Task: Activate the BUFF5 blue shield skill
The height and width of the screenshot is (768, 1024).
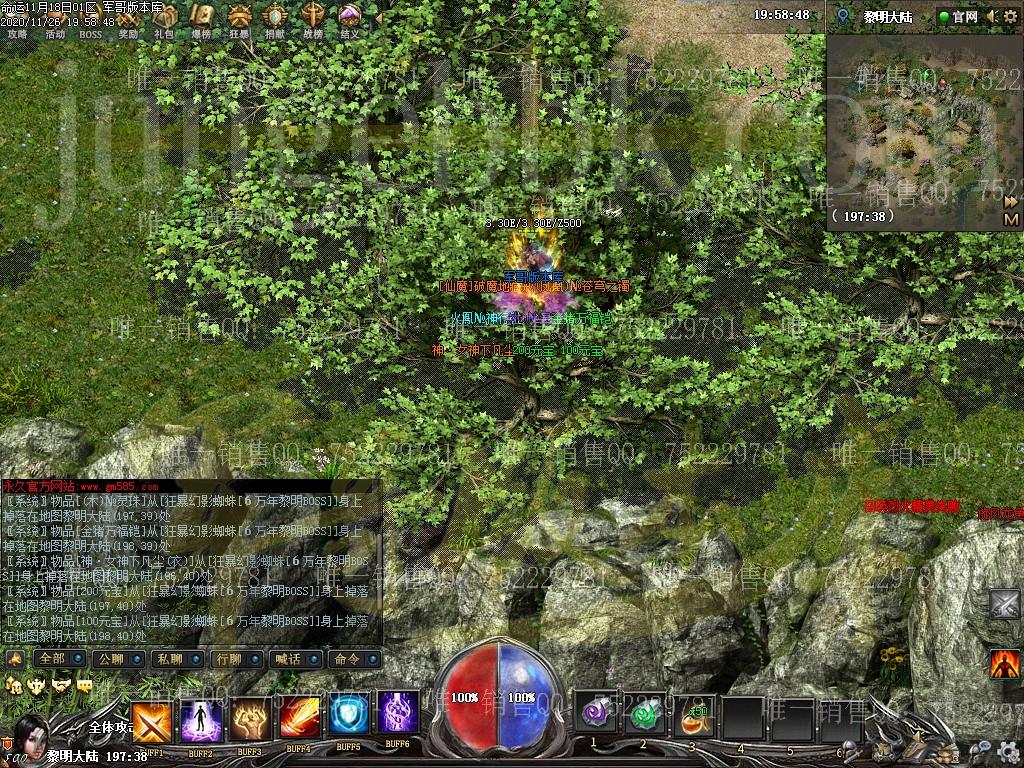Action: [x=349, y=717]
